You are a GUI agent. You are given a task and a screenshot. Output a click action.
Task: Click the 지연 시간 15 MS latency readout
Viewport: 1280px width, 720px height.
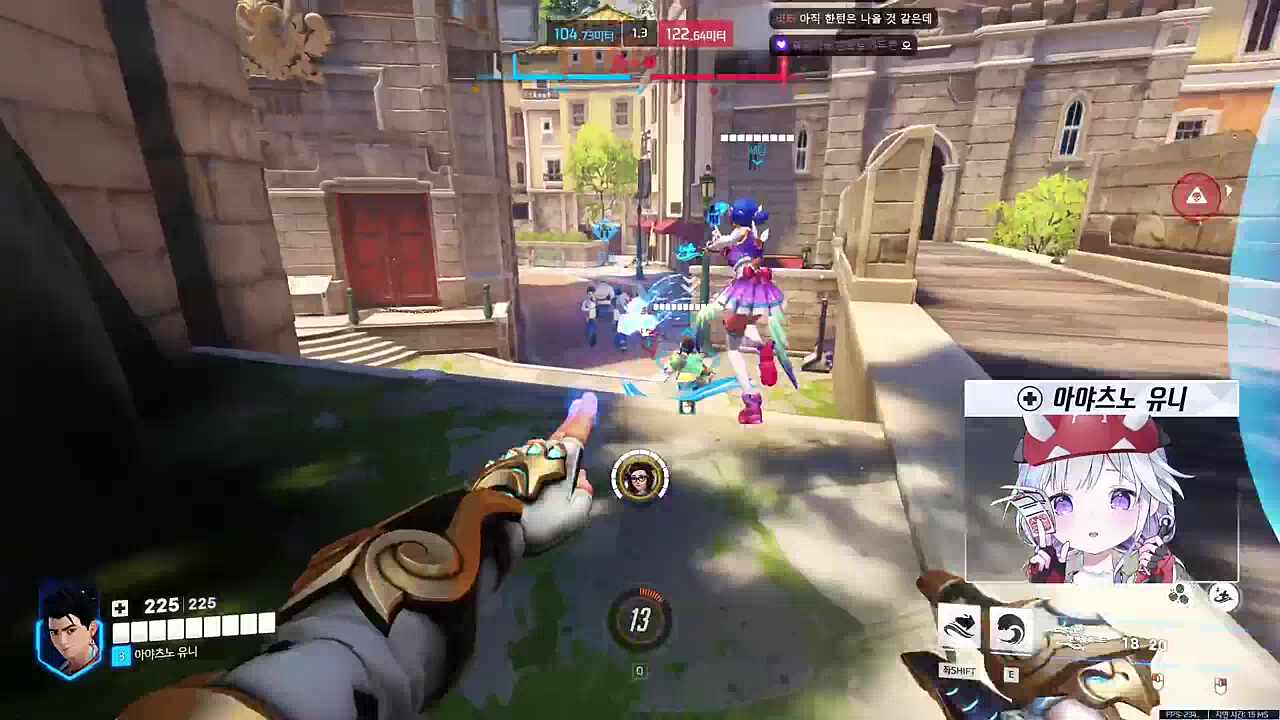coord(1245,714)
